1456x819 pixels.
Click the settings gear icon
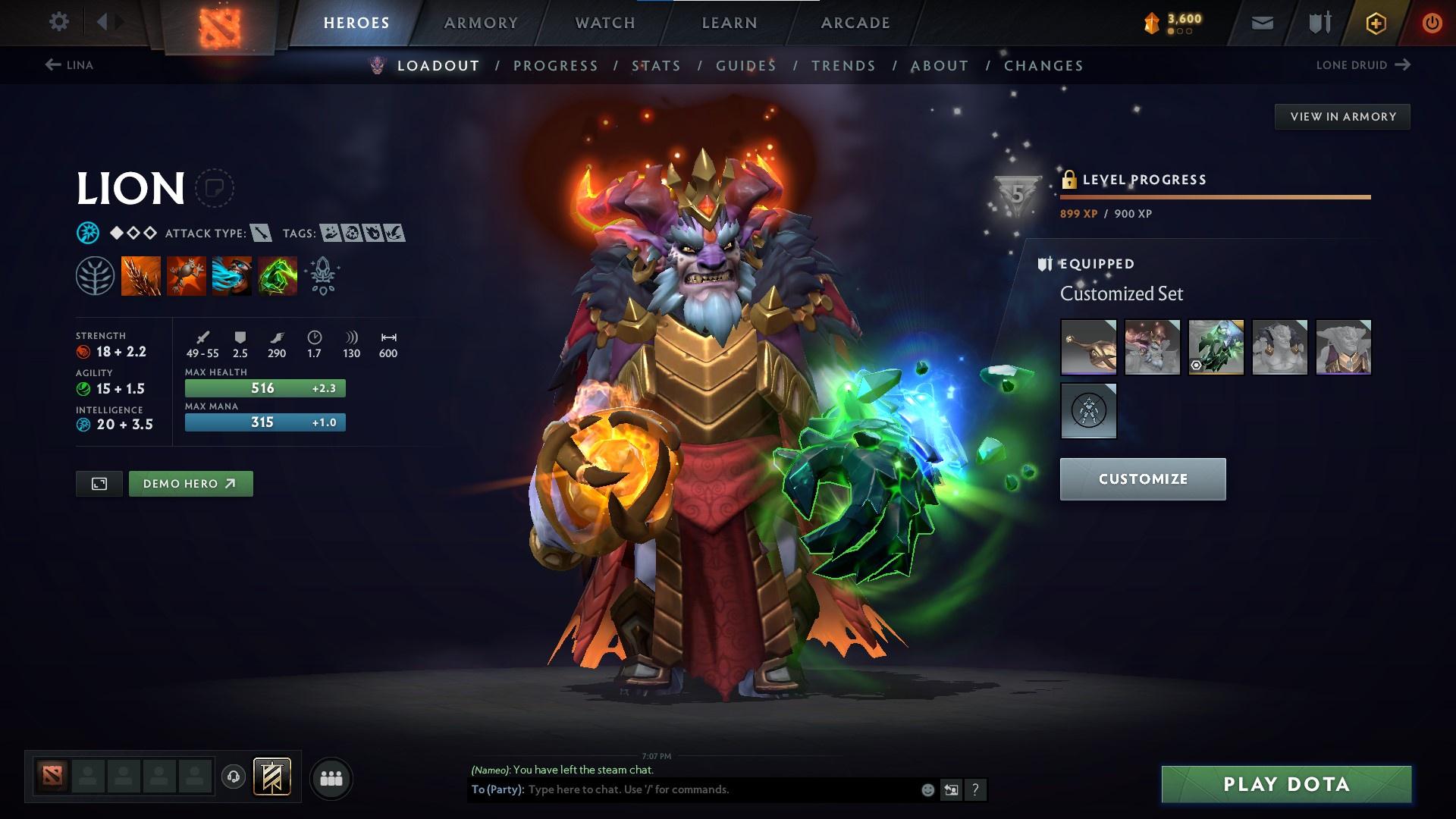pyautogui.click(x=59, y=22)
